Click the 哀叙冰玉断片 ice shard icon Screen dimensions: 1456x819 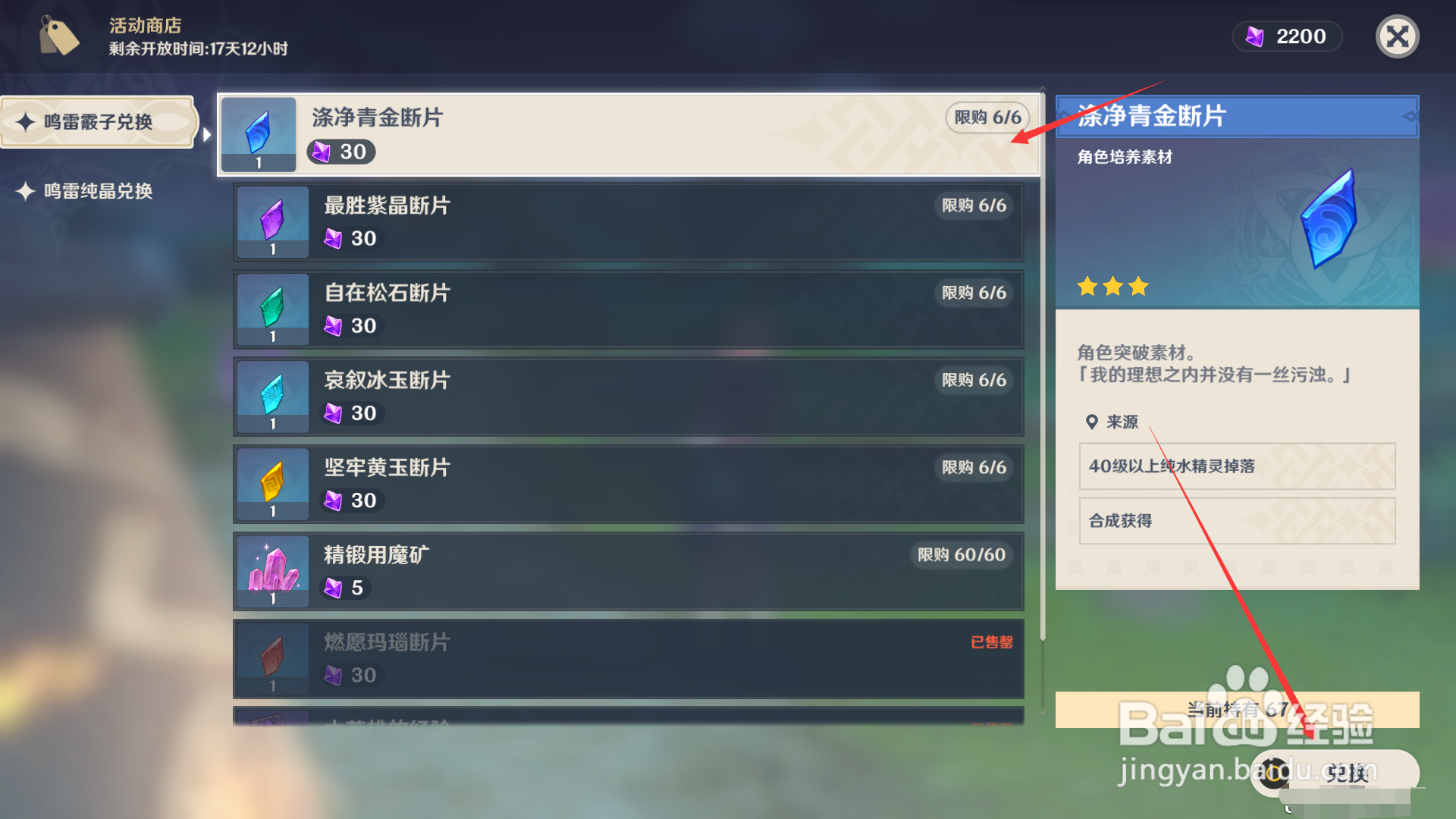(x=271, y=396)
